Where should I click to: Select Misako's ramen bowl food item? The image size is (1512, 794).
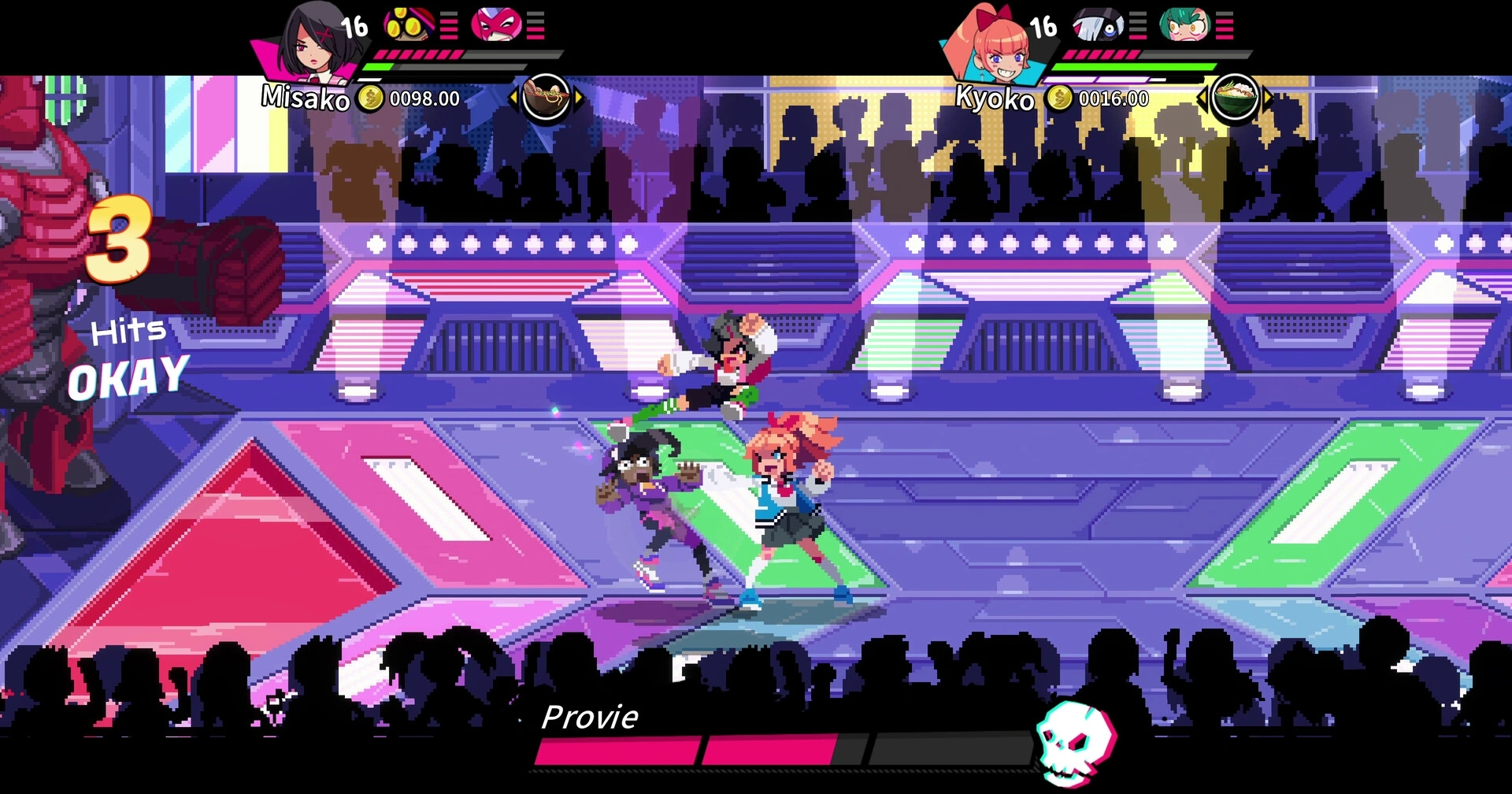546,98
